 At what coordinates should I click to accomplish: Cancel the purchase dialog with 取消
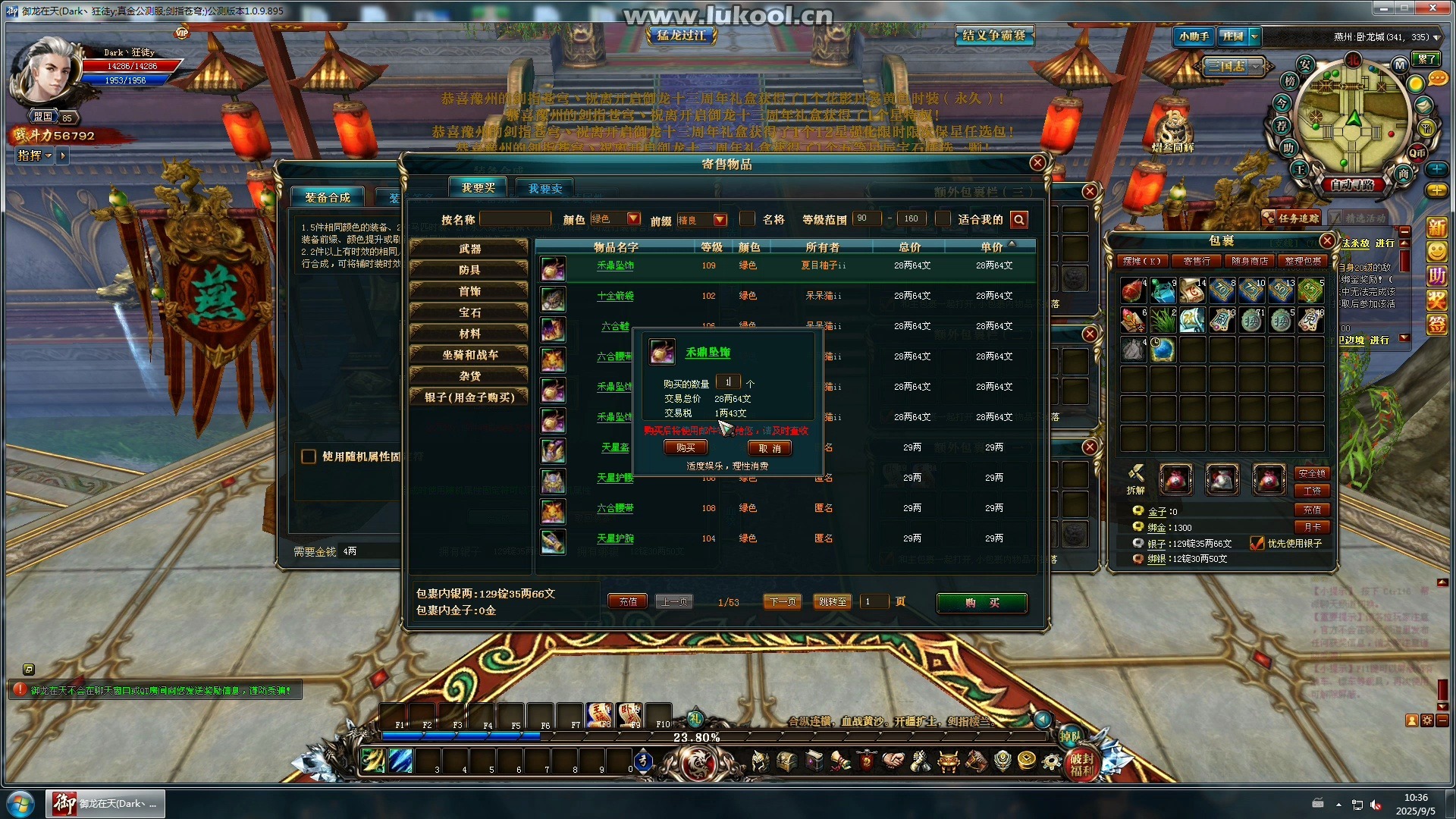(770, 448)
